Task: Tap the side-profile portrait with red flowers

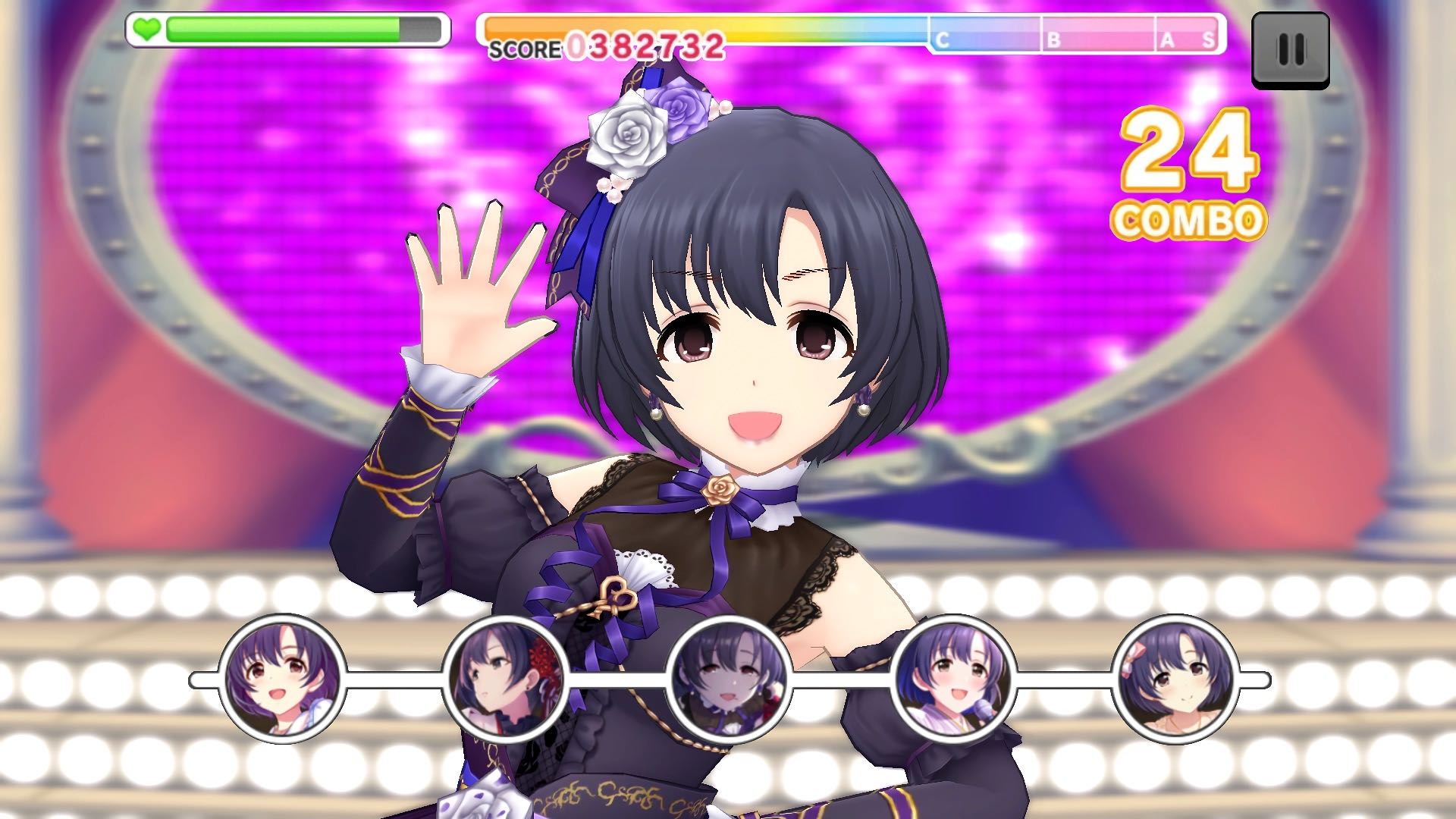Action: click(506, 679)
